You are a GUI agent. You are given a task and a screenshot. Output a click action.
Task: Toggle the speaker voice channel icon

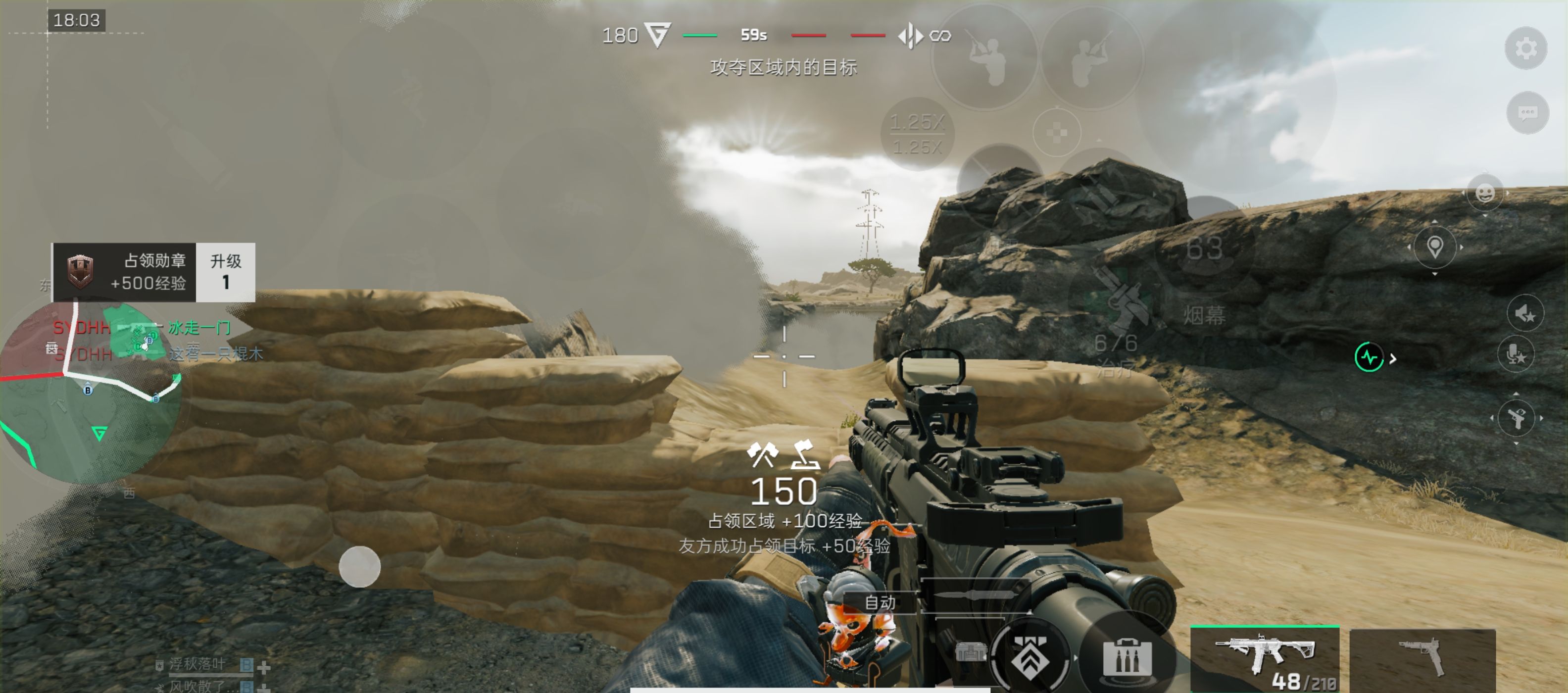(x=1525, y=314)
